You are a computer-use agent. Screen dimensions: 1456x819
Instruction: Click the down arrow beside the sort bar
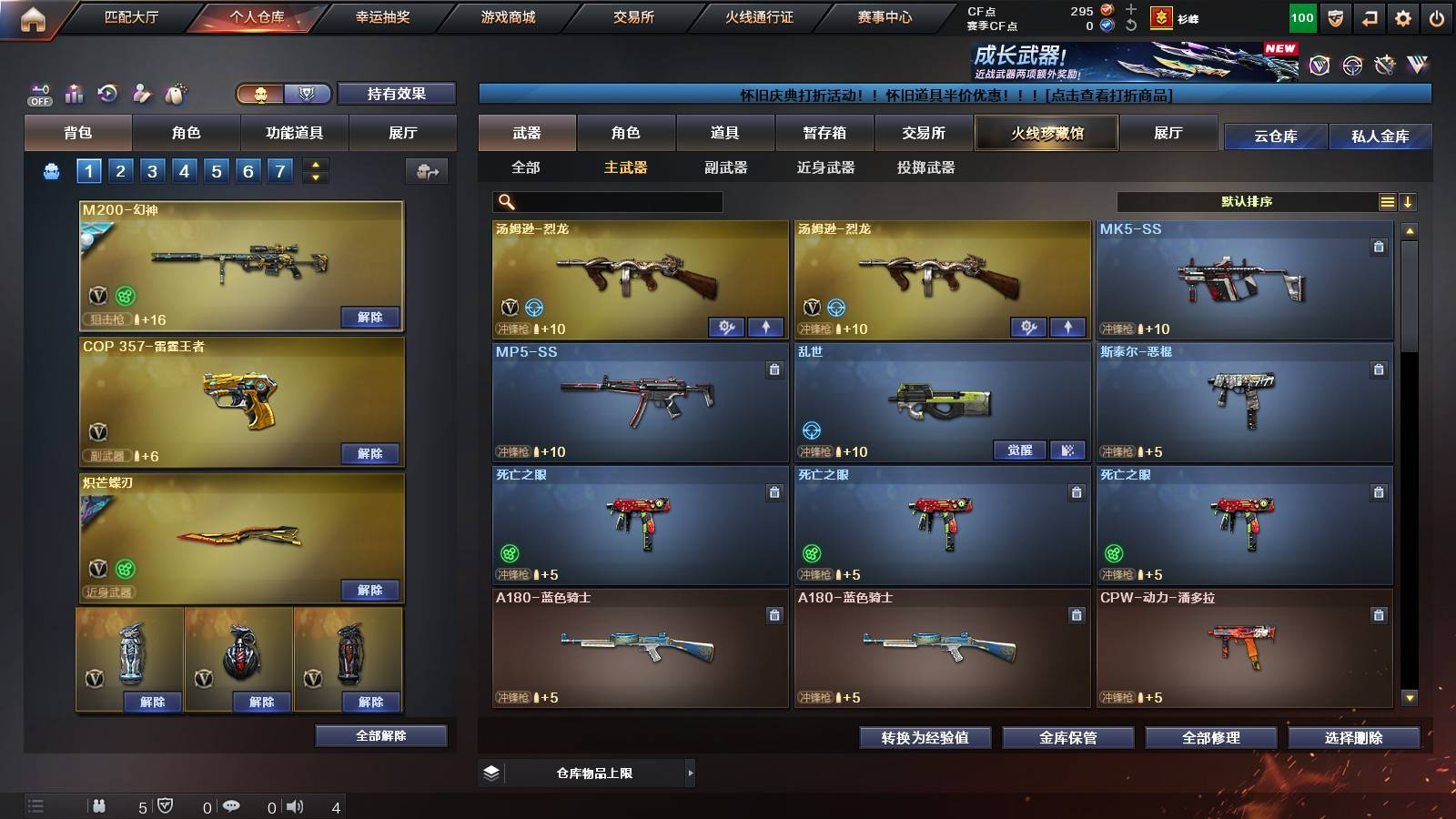1410,201
